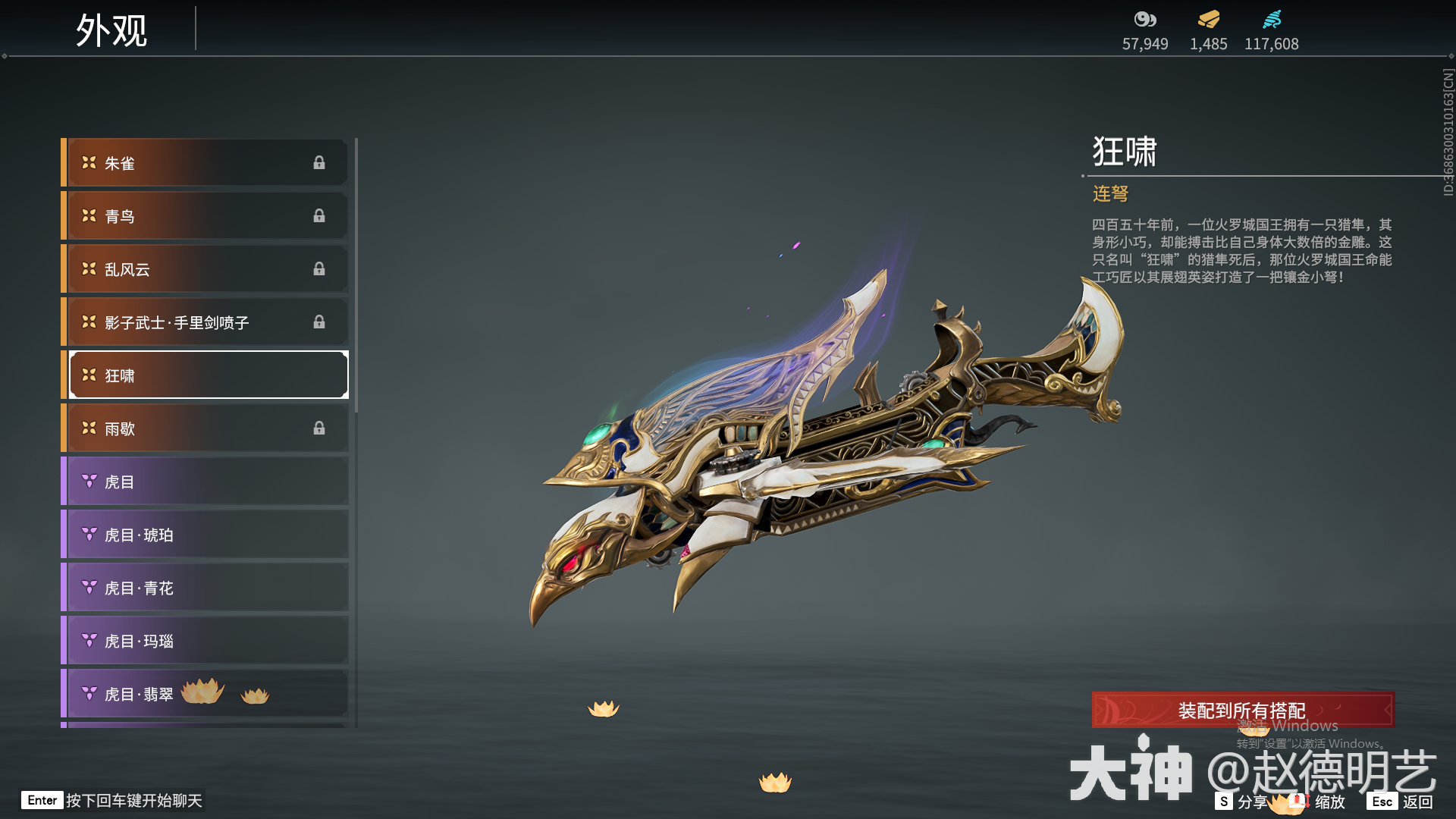Screen dimensions: 1456x819
Task: Select the 虎目·青花 variant
Action: tap(206, 588)
